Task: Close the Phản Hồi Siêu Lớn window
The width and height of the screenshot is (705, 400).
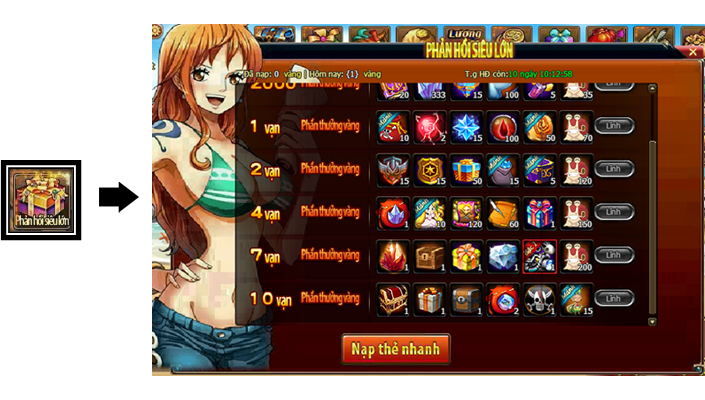Action: 692,51
